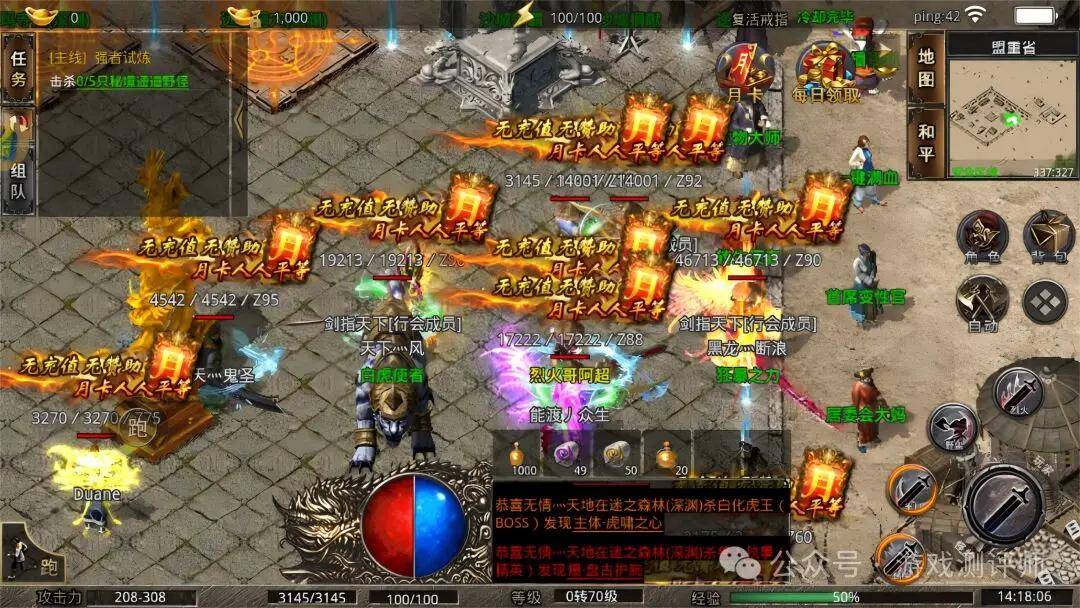Collapse the quest panel with the arrow handle
Image resolution: width=1080 pixels, height=608 pixels.
click(x=239, y=118)
